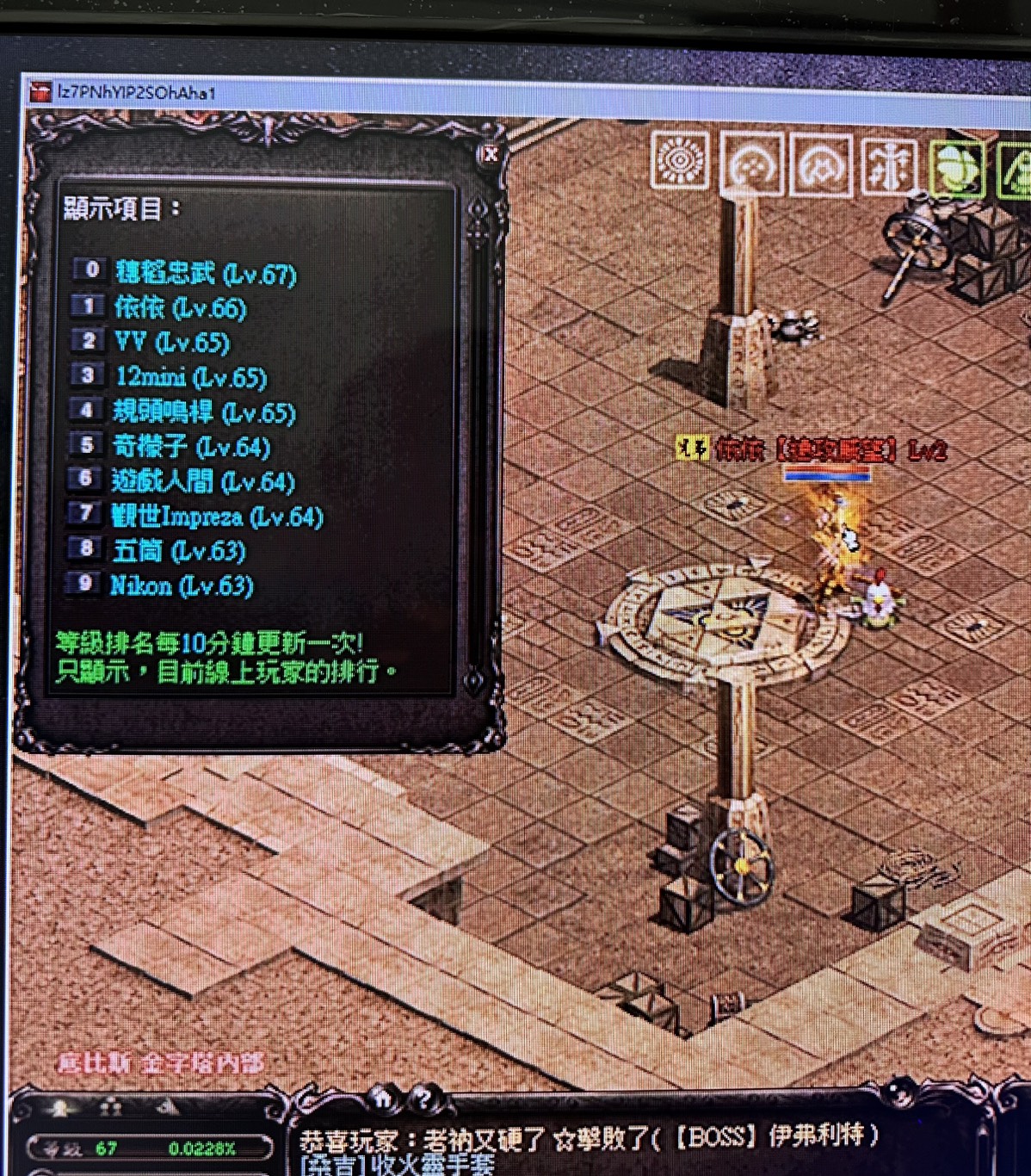Choose the 奇檬子 (Lv.64) entry

[x=191, y=447]
